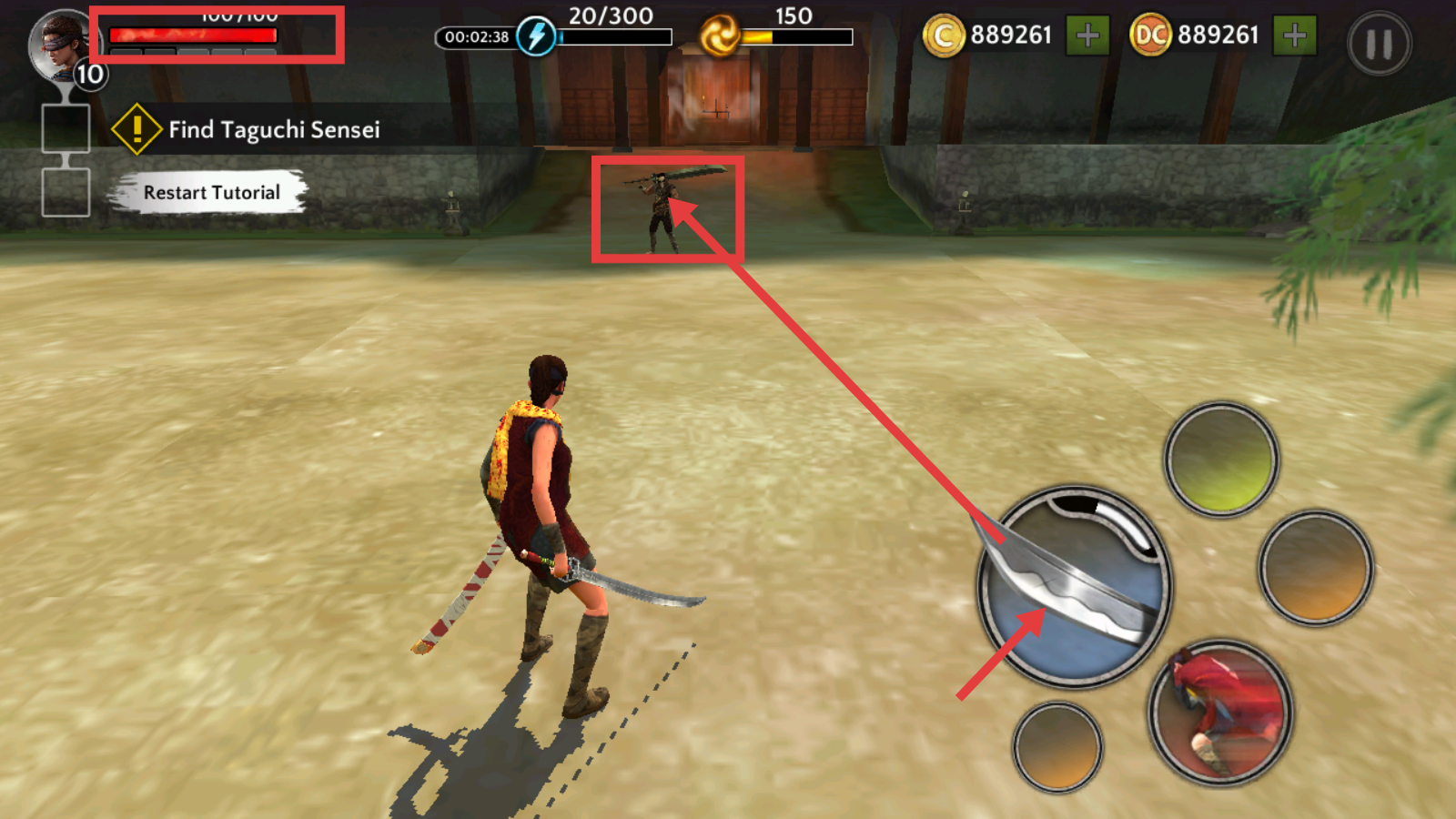Activate the red dodge roll ability
This screenshot has height=819, width=1456.
tap(1220, 713)
